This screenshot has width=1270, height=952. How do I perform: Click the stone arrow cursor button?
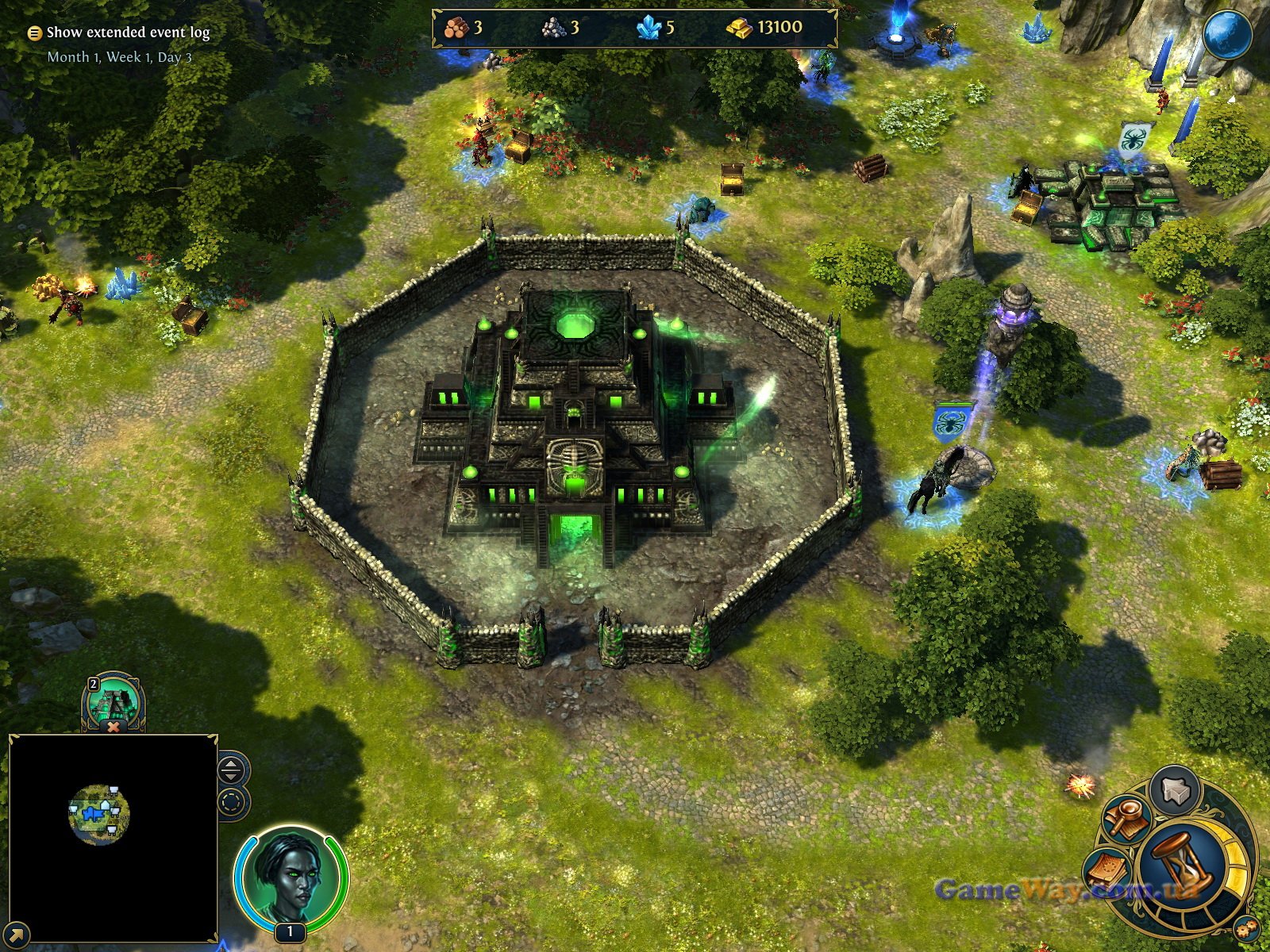(x=1175, y=791)
